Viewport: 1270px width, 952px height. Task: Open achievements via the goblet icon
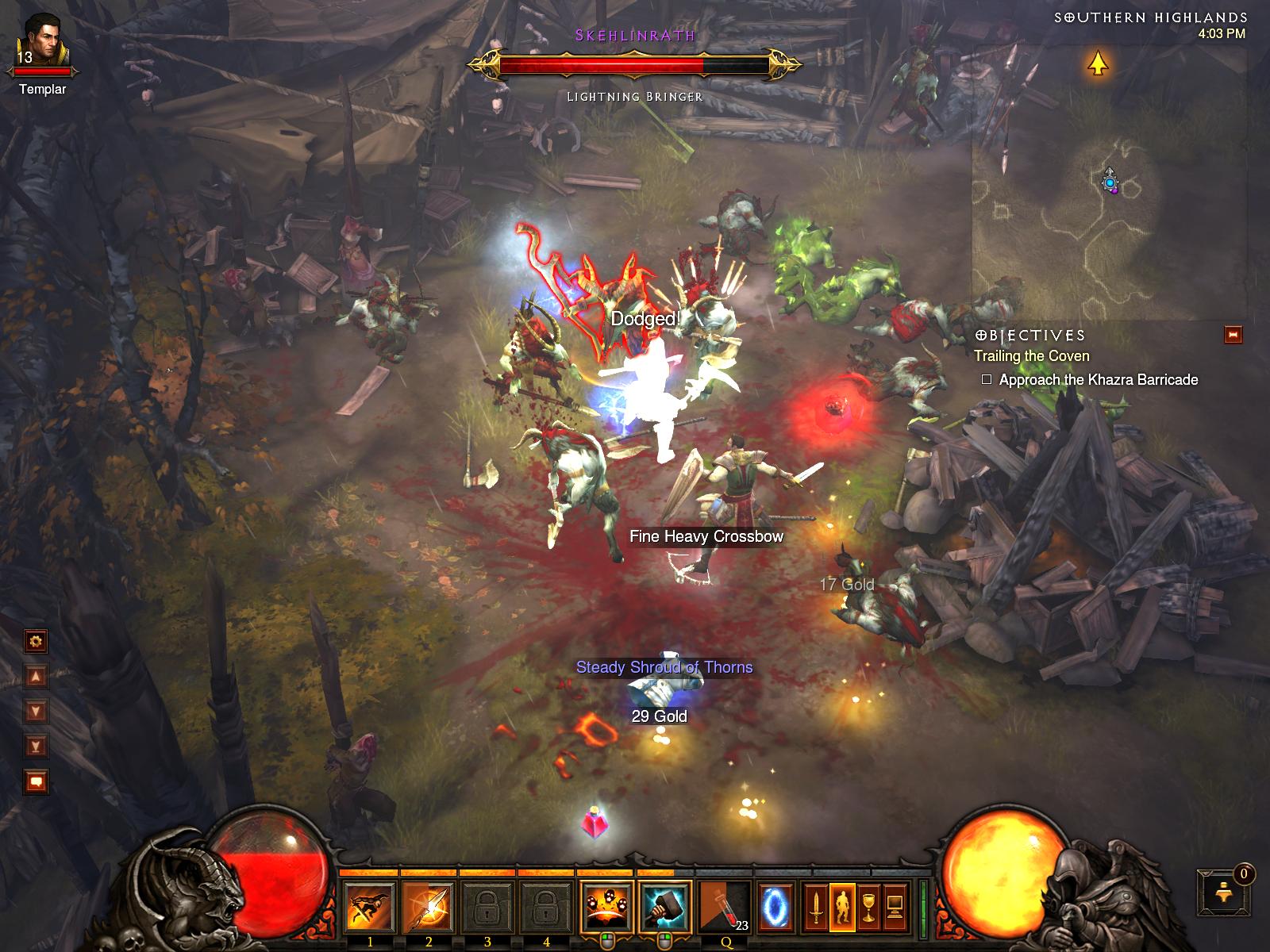(x=869, y=907)
